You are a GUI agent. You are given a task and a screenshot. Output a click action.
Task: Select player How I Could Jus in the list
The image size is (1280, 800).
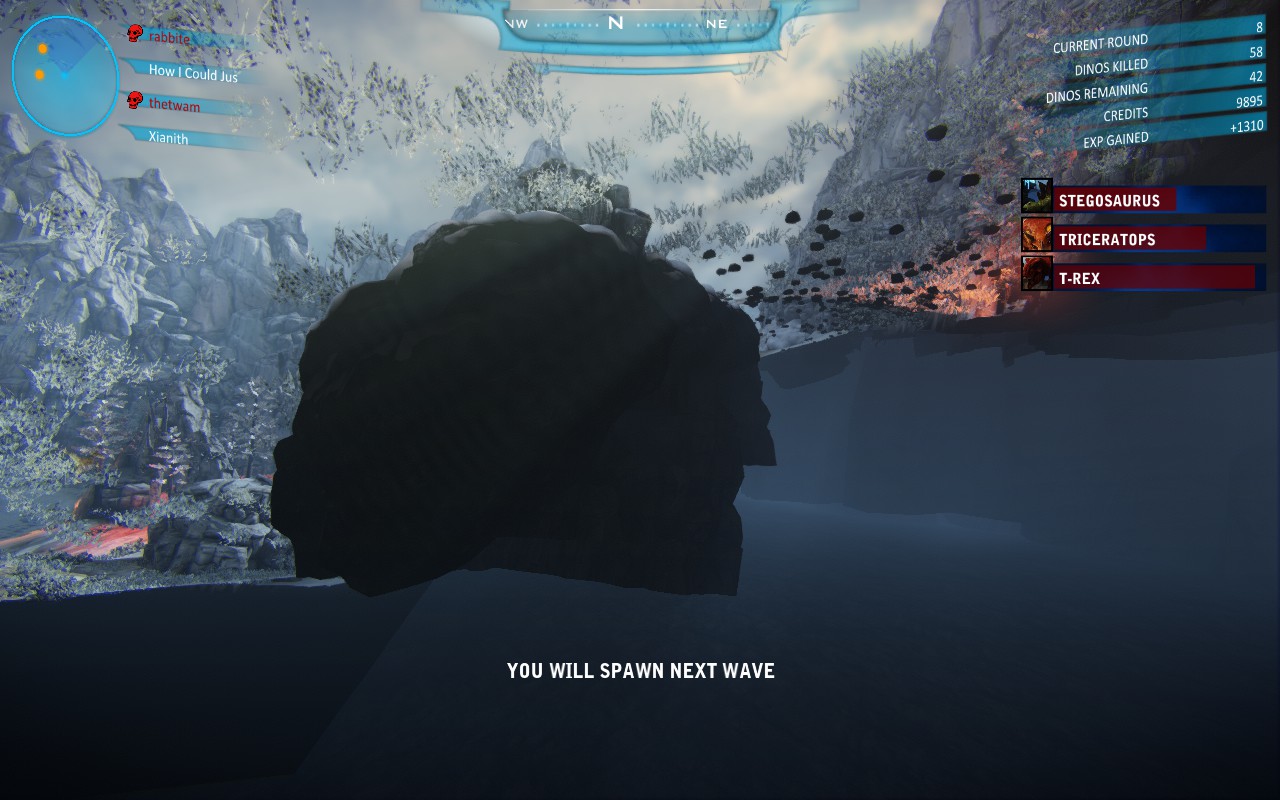click(193, 72)
